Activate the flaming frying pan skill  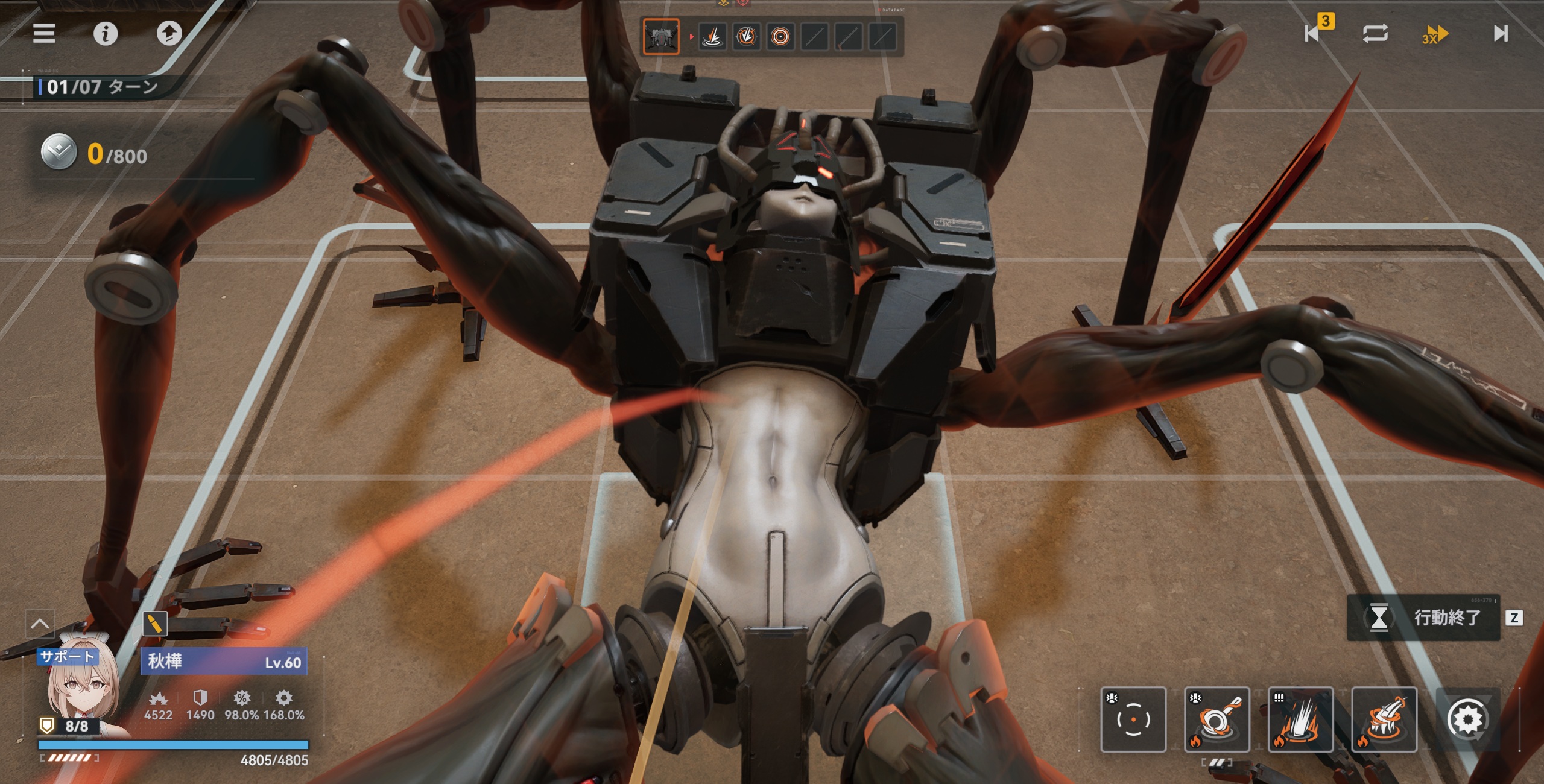tap(1217, 719)
